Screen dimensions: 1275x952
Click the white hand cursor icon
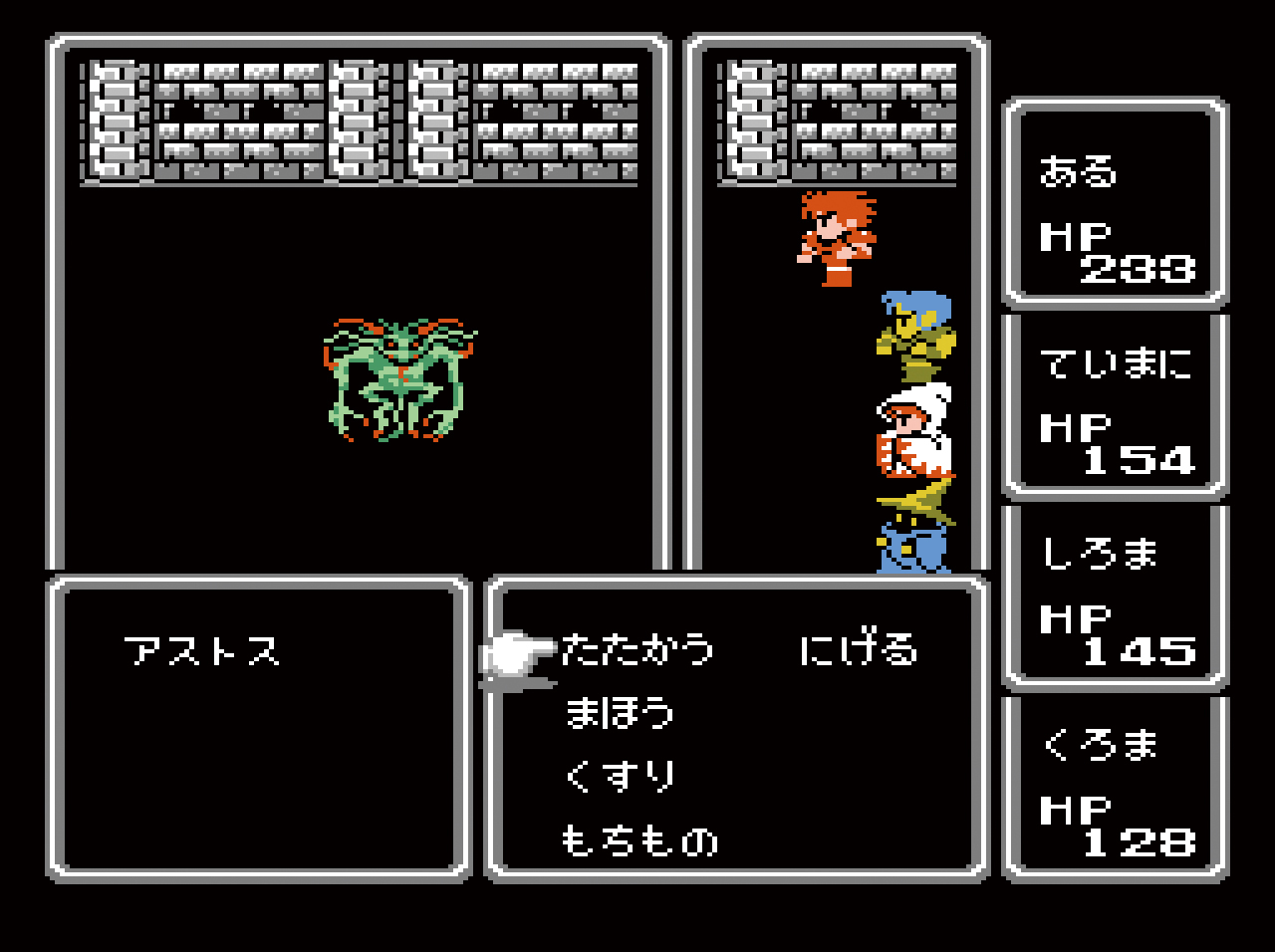click(518, 652)
